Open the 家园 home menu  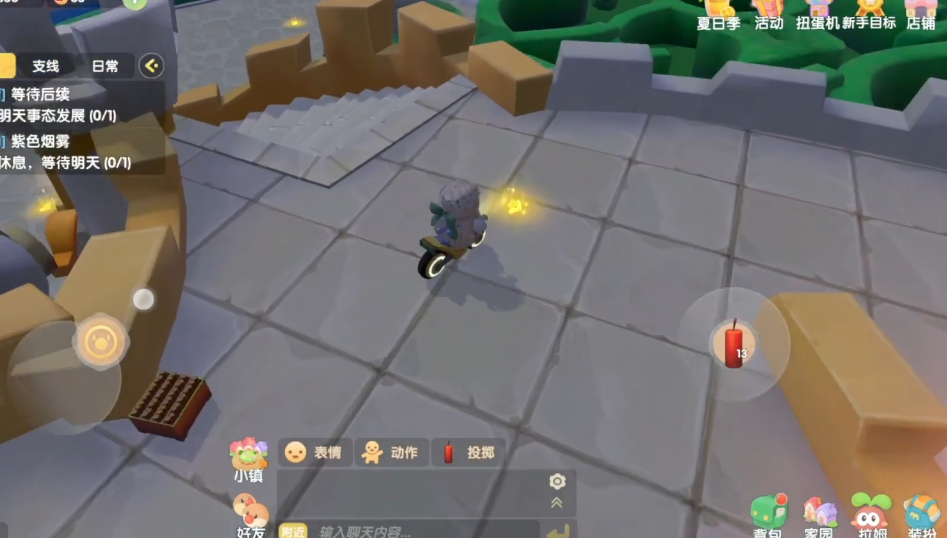[x=819, y=516]
